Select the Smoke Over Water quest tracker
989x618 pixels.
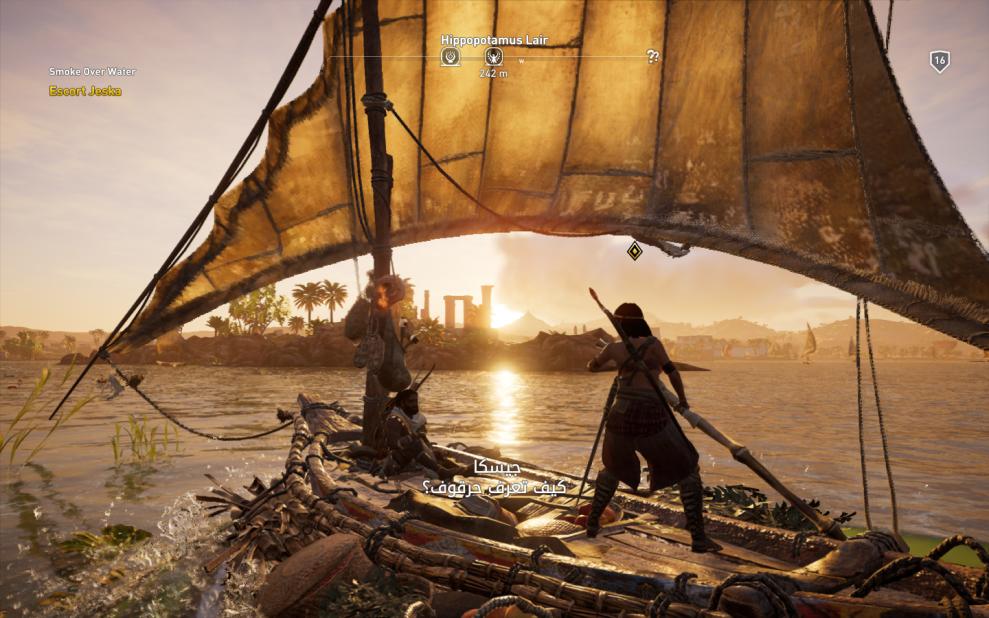(92, 72)
